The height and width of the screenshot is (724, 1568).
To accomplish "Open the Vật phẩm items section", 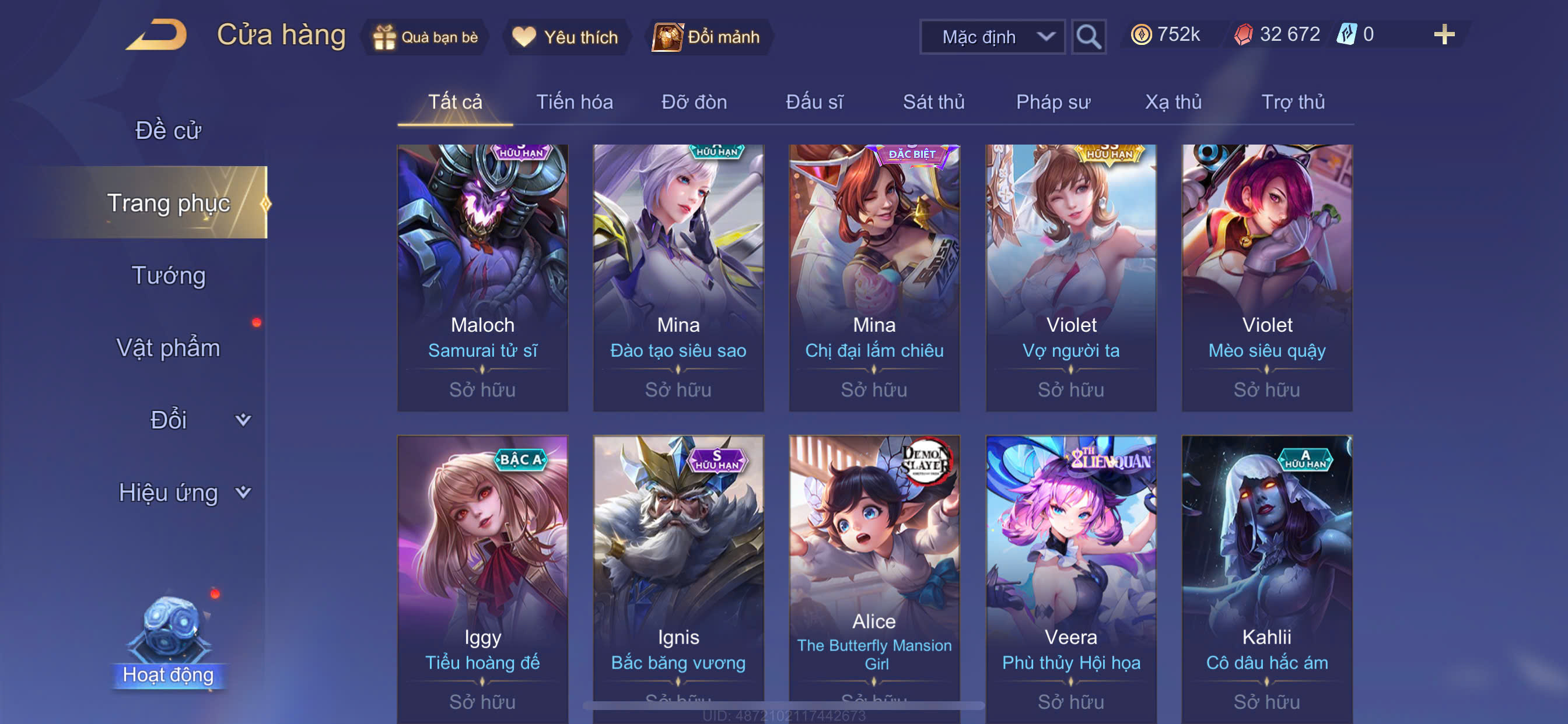I will 168,347.
